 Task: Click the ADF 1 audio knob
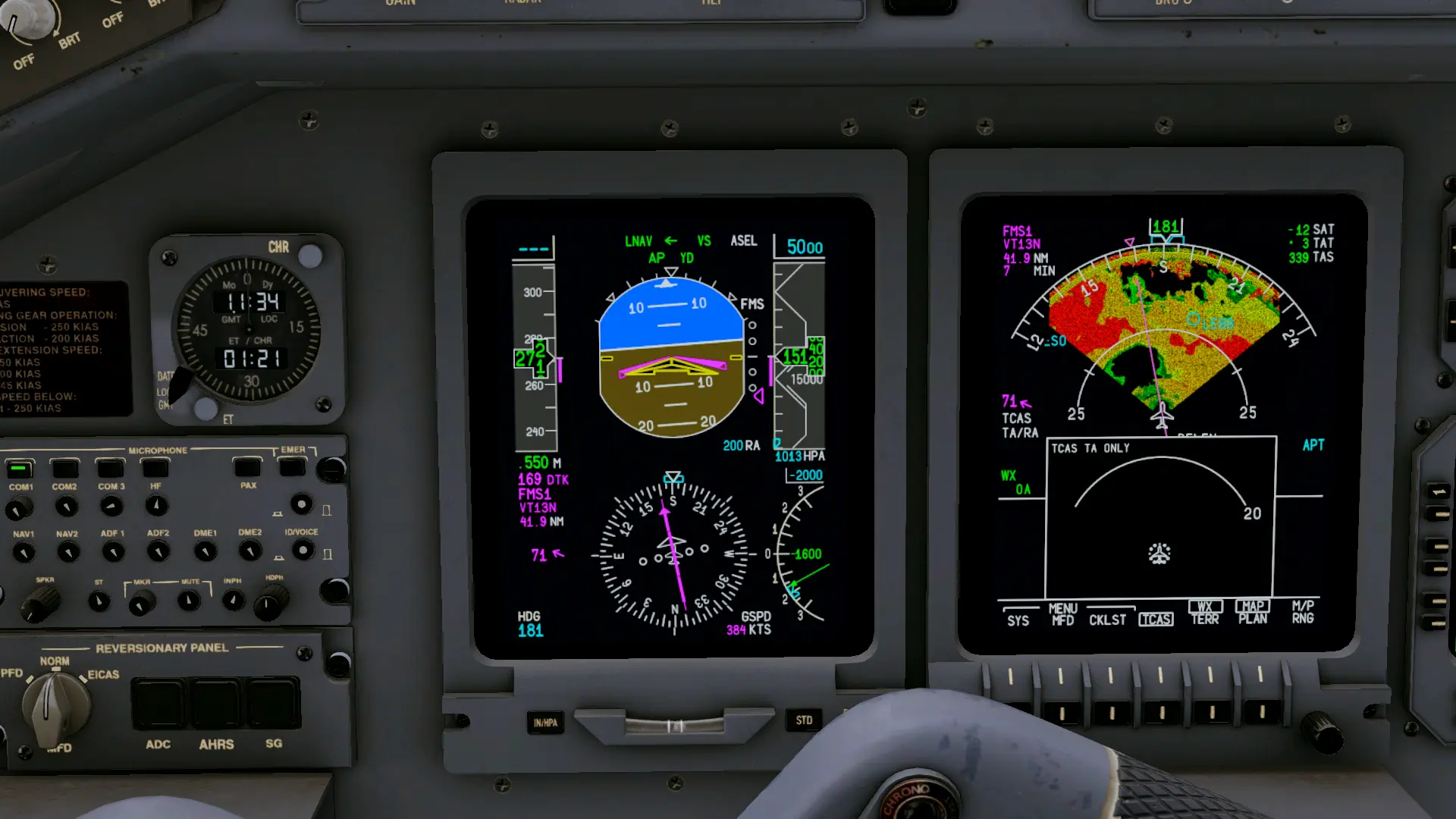tap(113, 551)
